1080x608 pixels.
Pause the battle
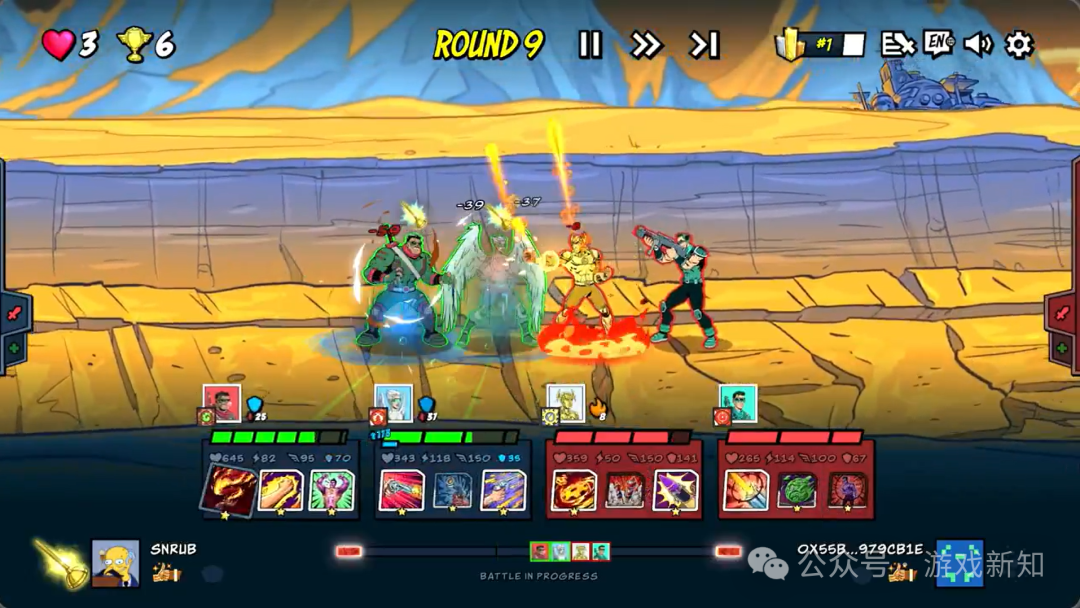(x=590, y=45)
